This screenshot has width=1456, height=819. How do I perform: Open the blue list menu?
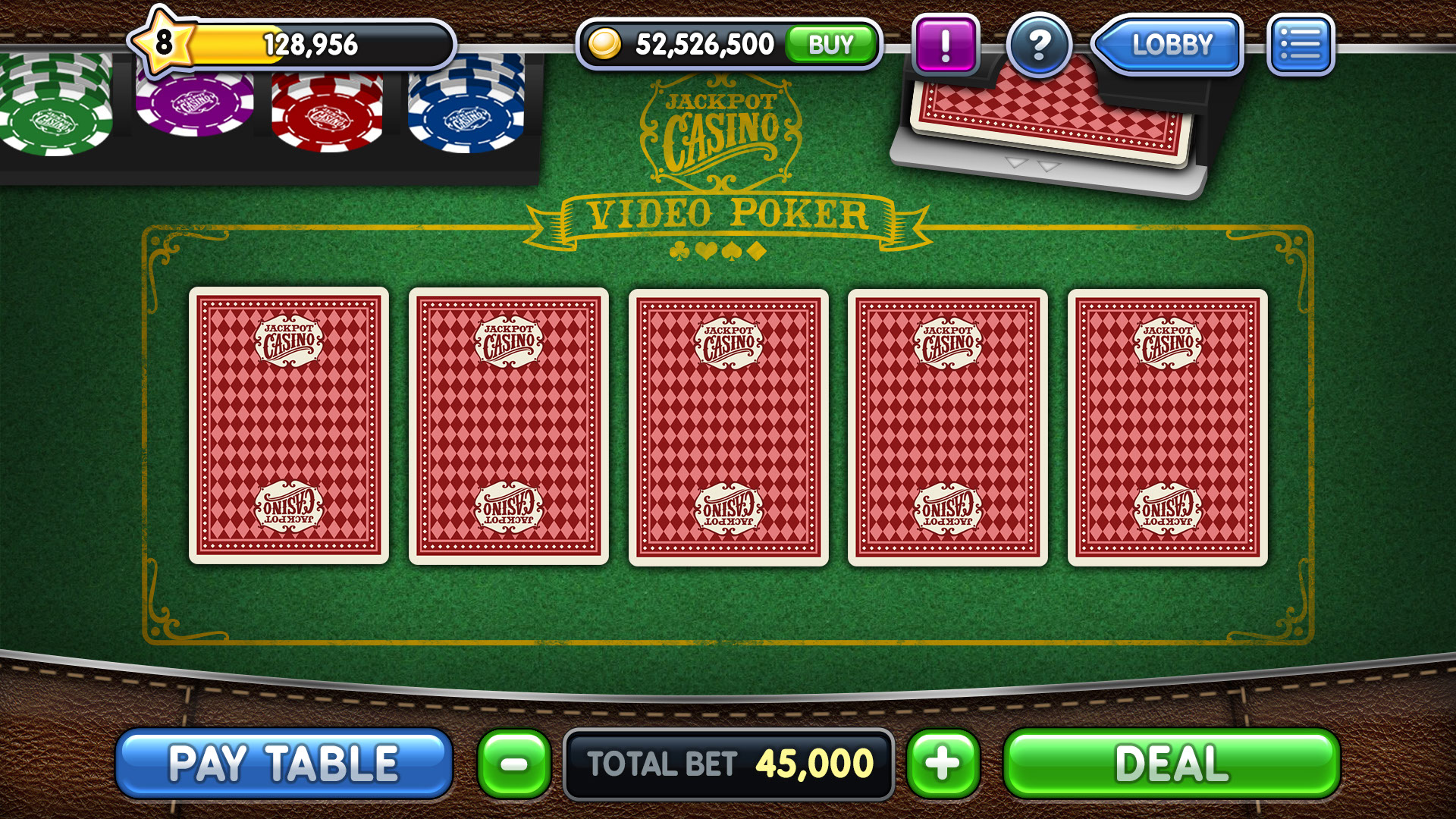[1300, 45]
